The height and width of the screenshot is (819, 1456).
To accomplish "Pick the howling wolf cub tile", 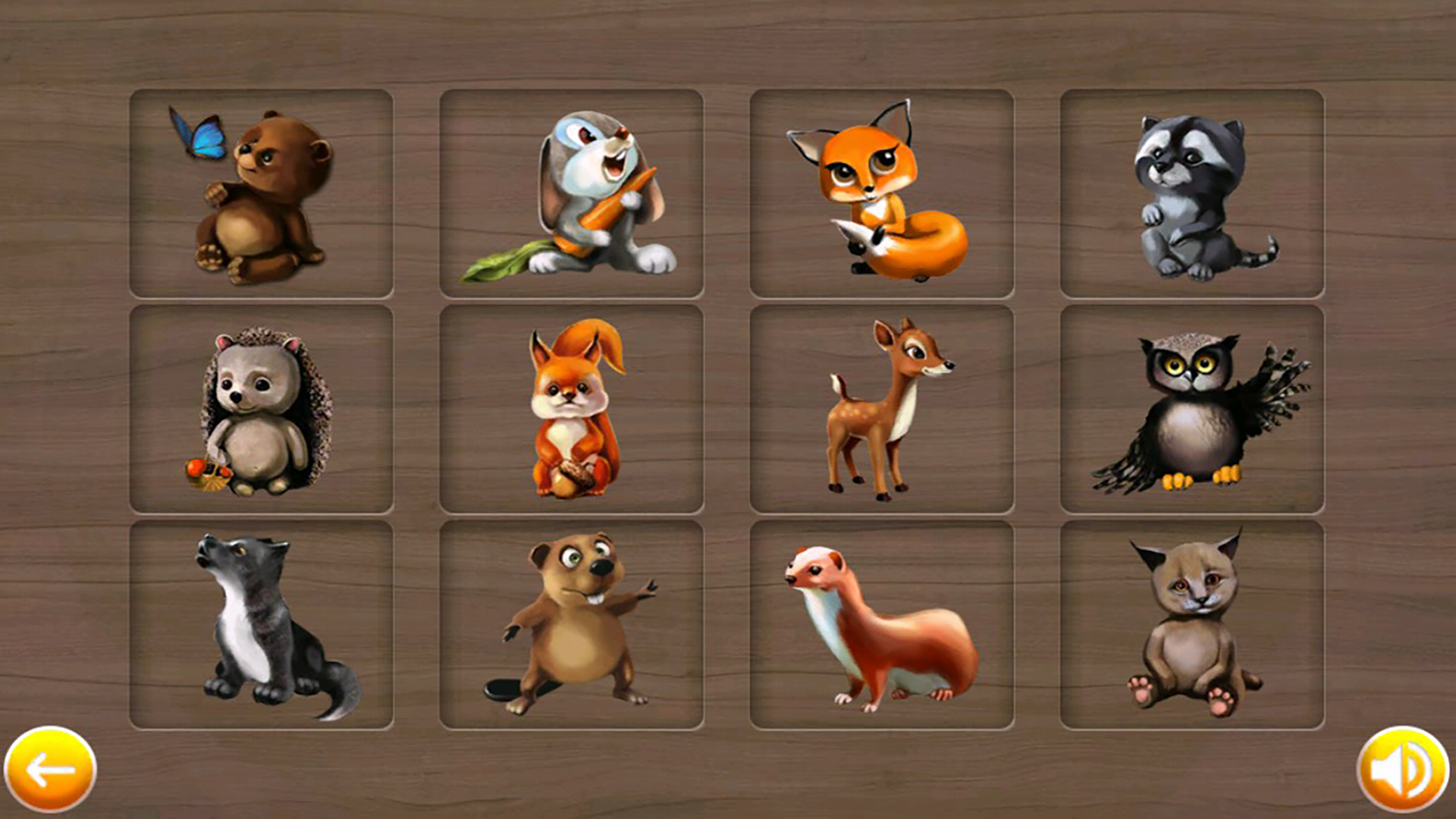I will [x=261, y=625].
